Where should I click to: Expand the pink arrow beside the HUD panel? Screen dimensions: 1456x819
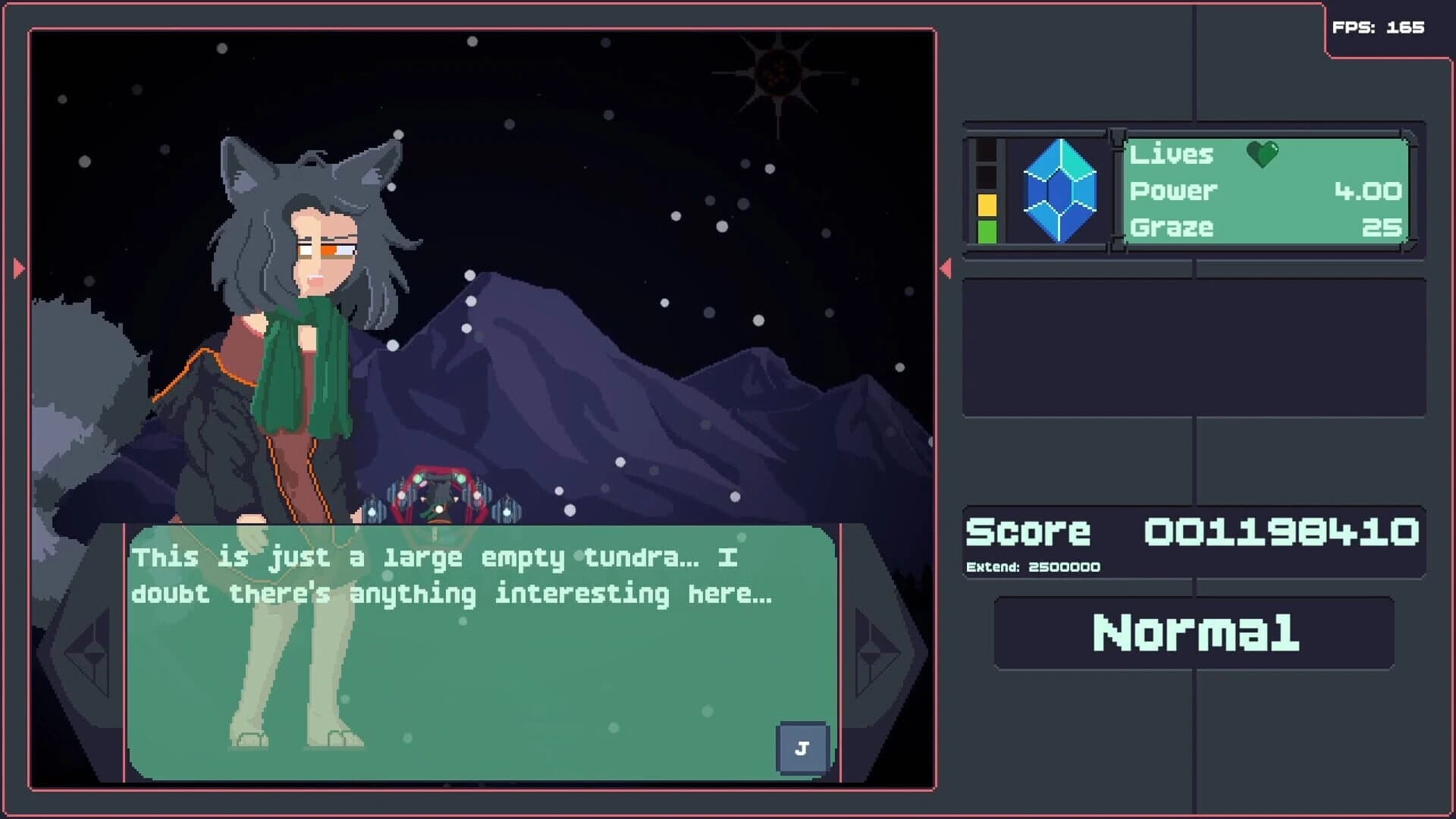(946, 267)
